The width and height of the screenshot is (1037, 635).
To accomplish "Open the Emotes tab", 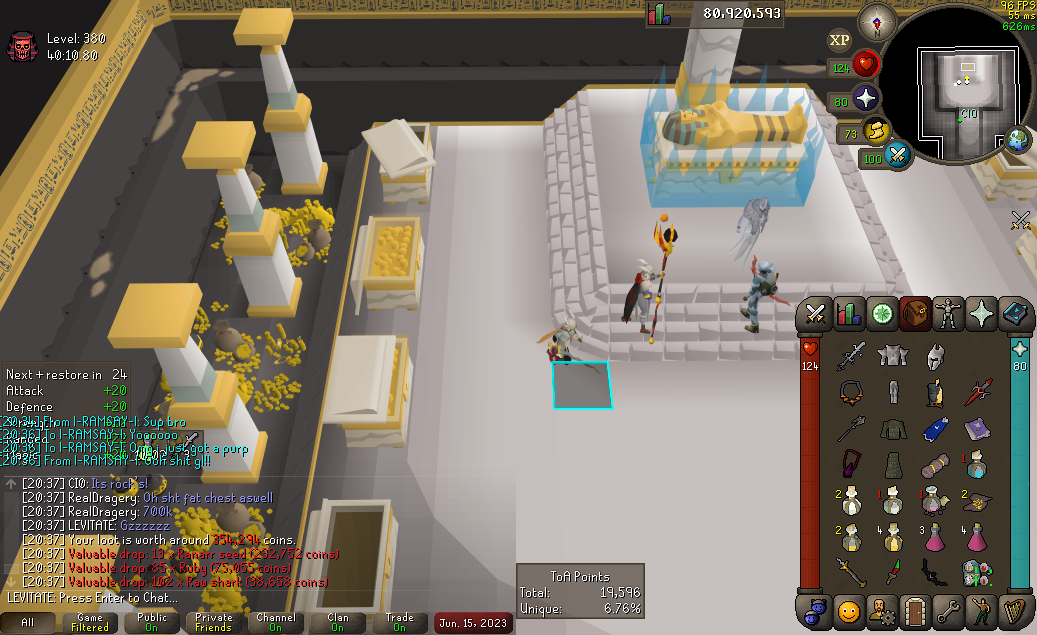I will 848,609.
